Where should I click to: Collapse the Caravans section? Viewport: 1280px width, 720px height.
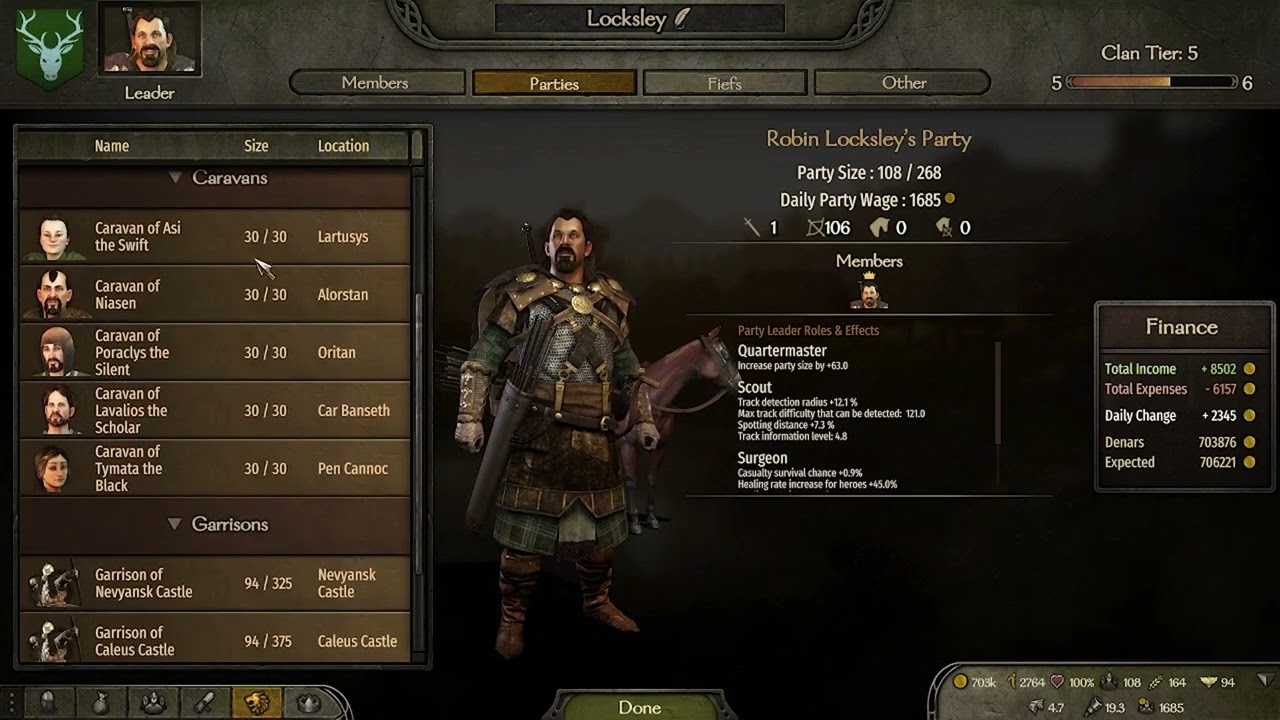pyautogui.click(x=176, y=178)
